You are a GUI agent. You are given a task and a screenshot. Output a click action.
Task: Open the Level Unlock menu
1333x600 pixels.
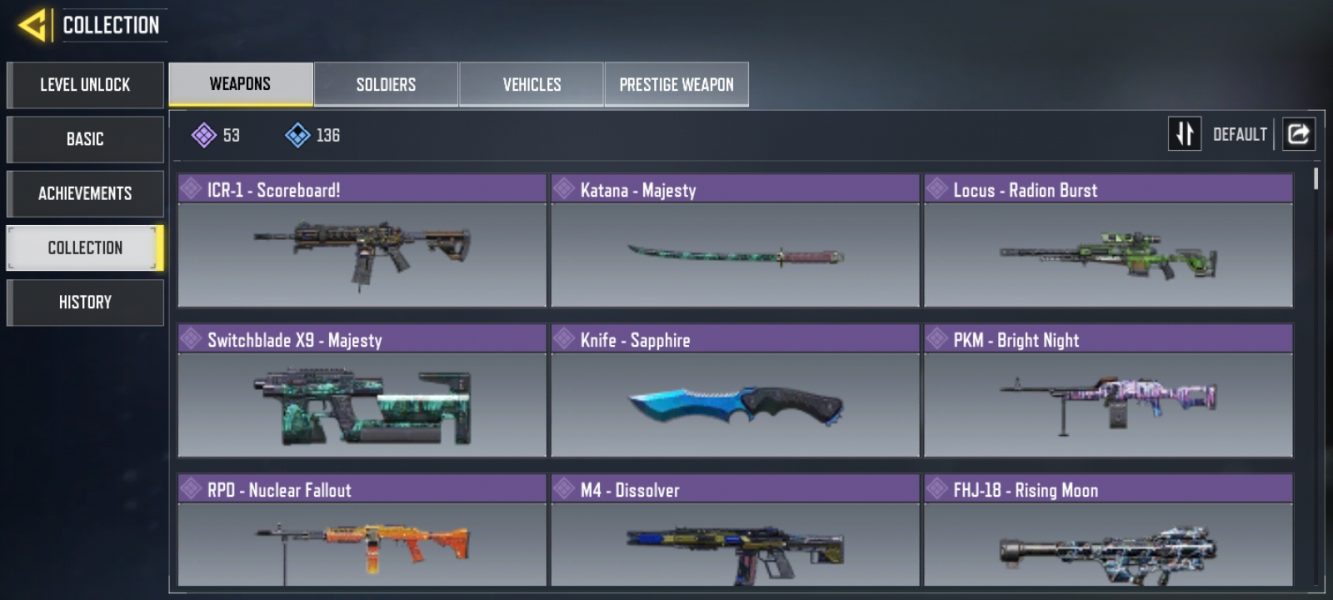point(85,85)
